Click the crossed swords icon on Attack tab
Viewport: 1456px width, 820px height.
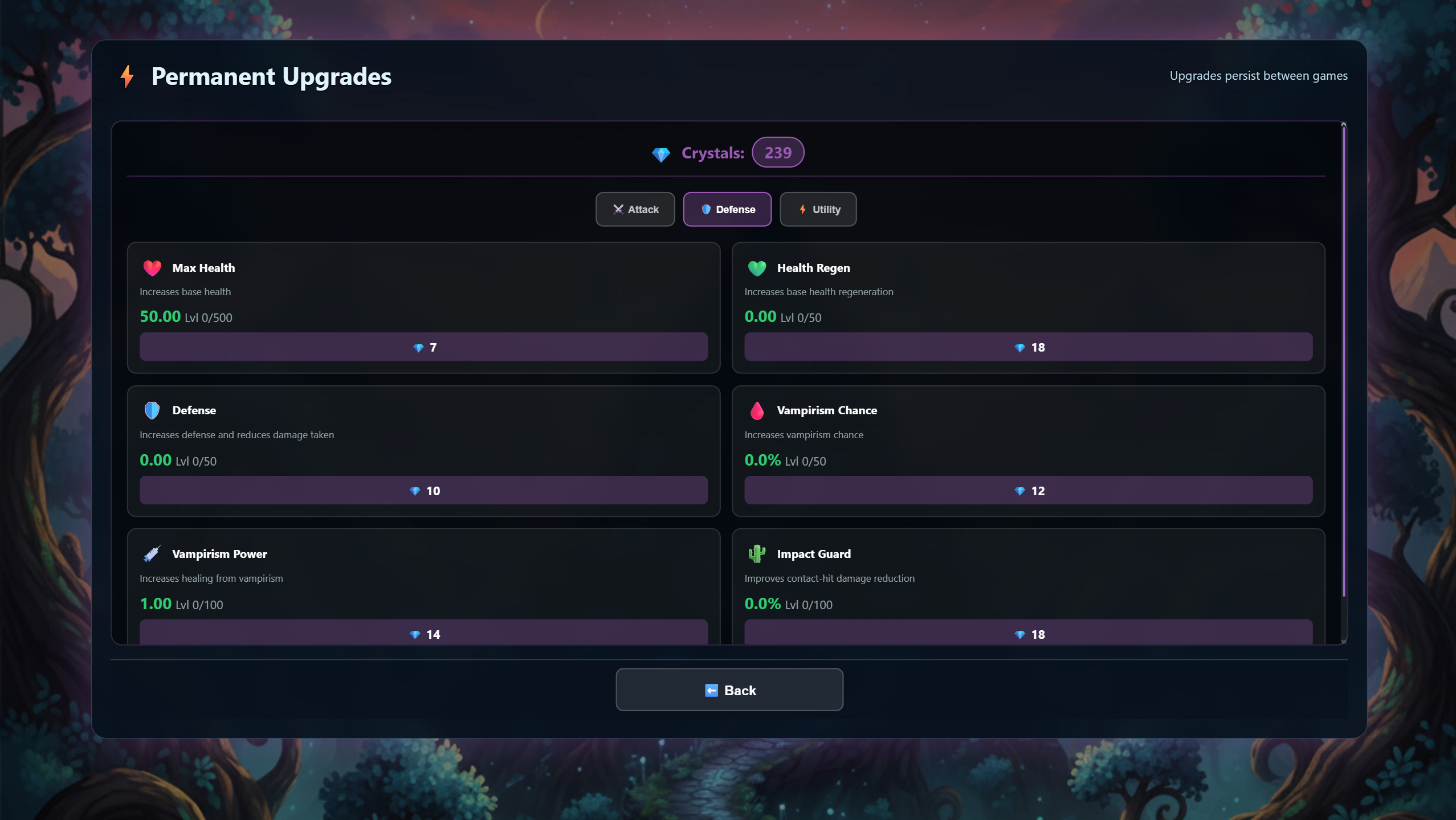coord(618,209)
